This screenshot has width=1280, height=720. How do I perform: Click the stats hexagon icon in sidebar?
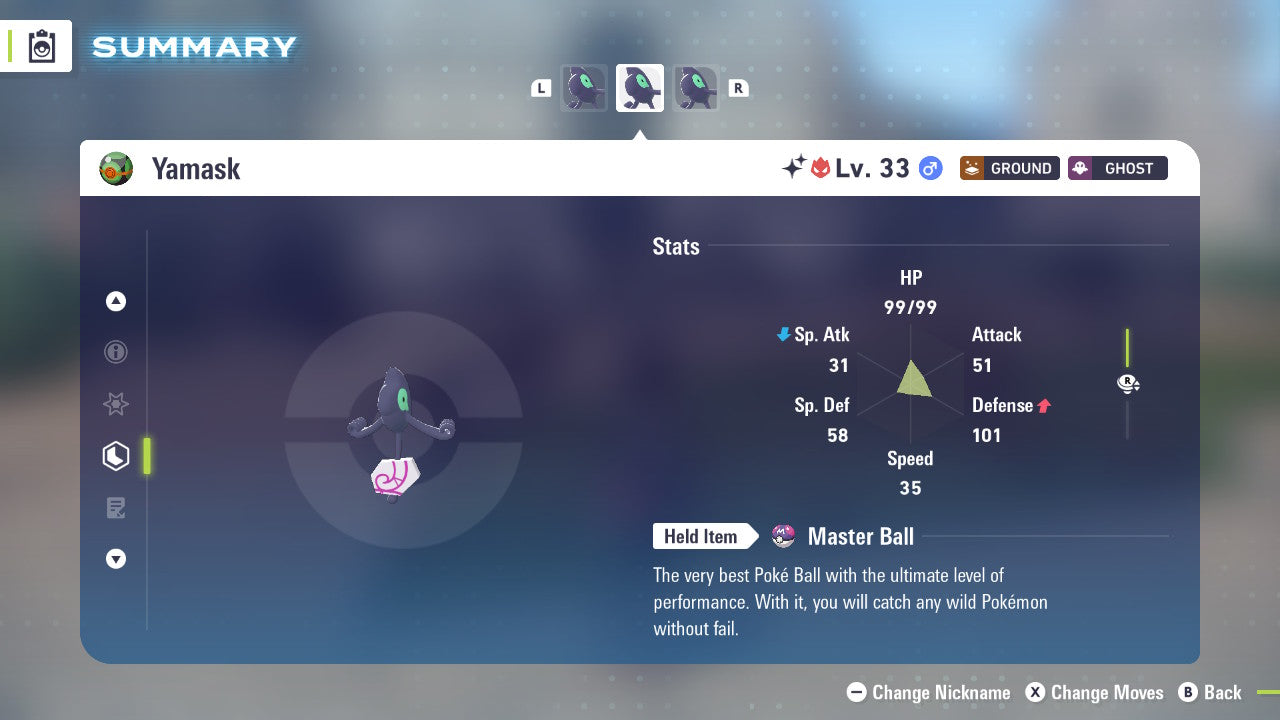115,456
